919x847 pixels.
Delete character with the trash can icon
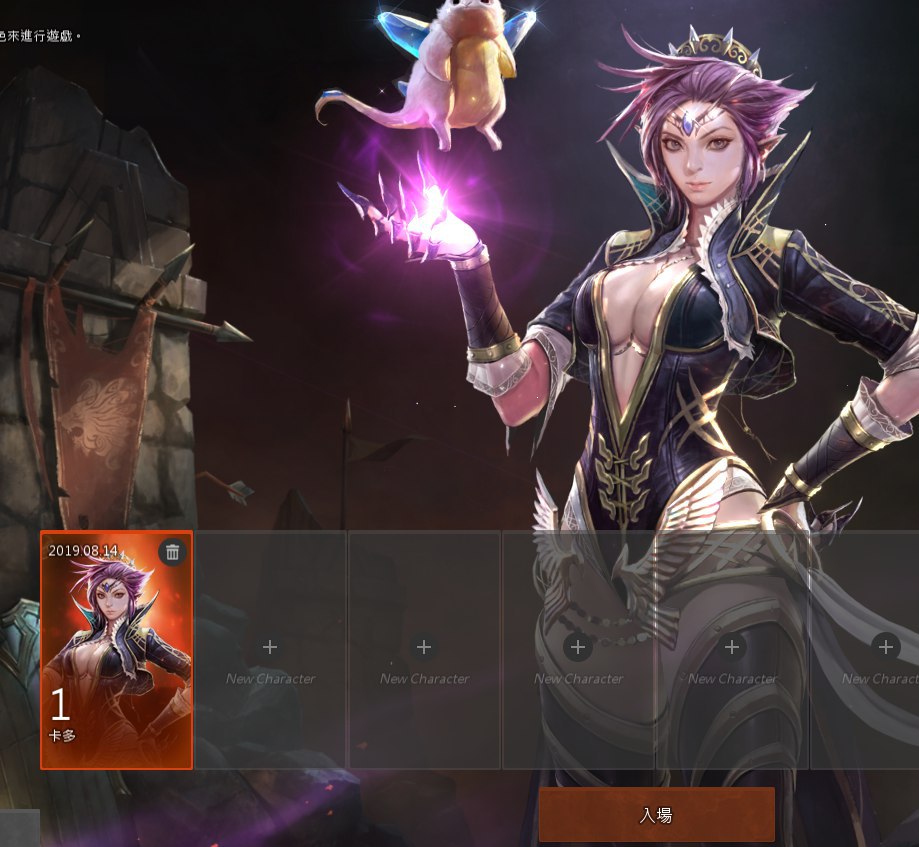tap(172, 552)
